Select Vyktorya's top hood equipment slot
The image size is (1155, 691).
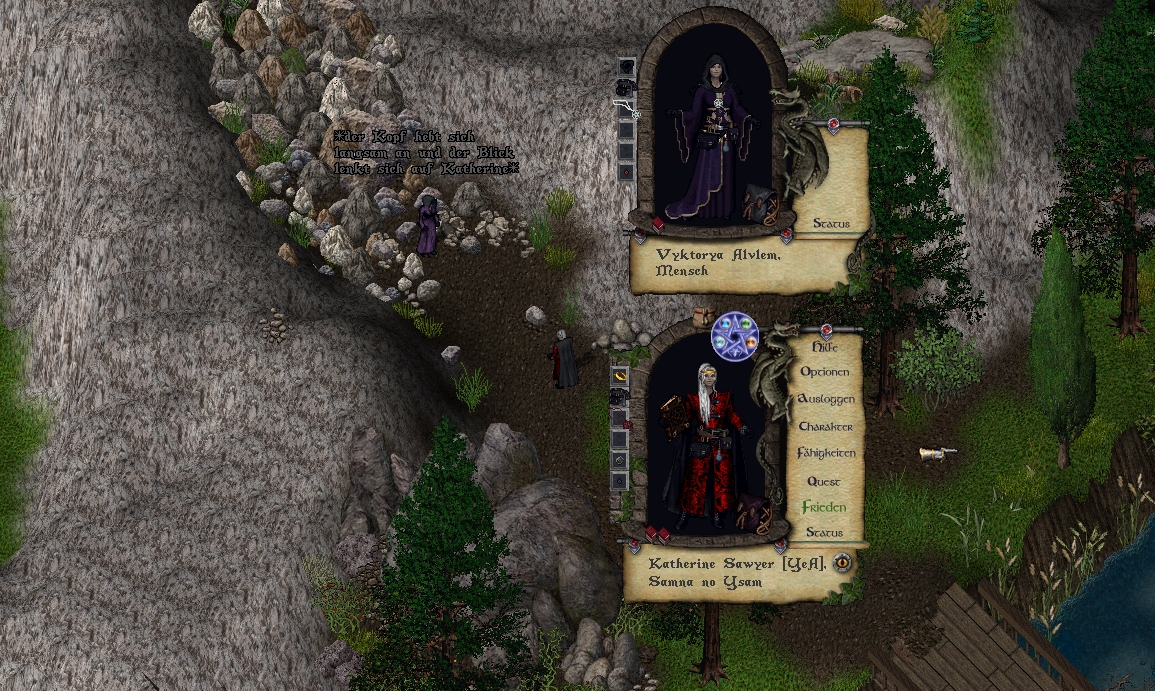pos(626,66)
